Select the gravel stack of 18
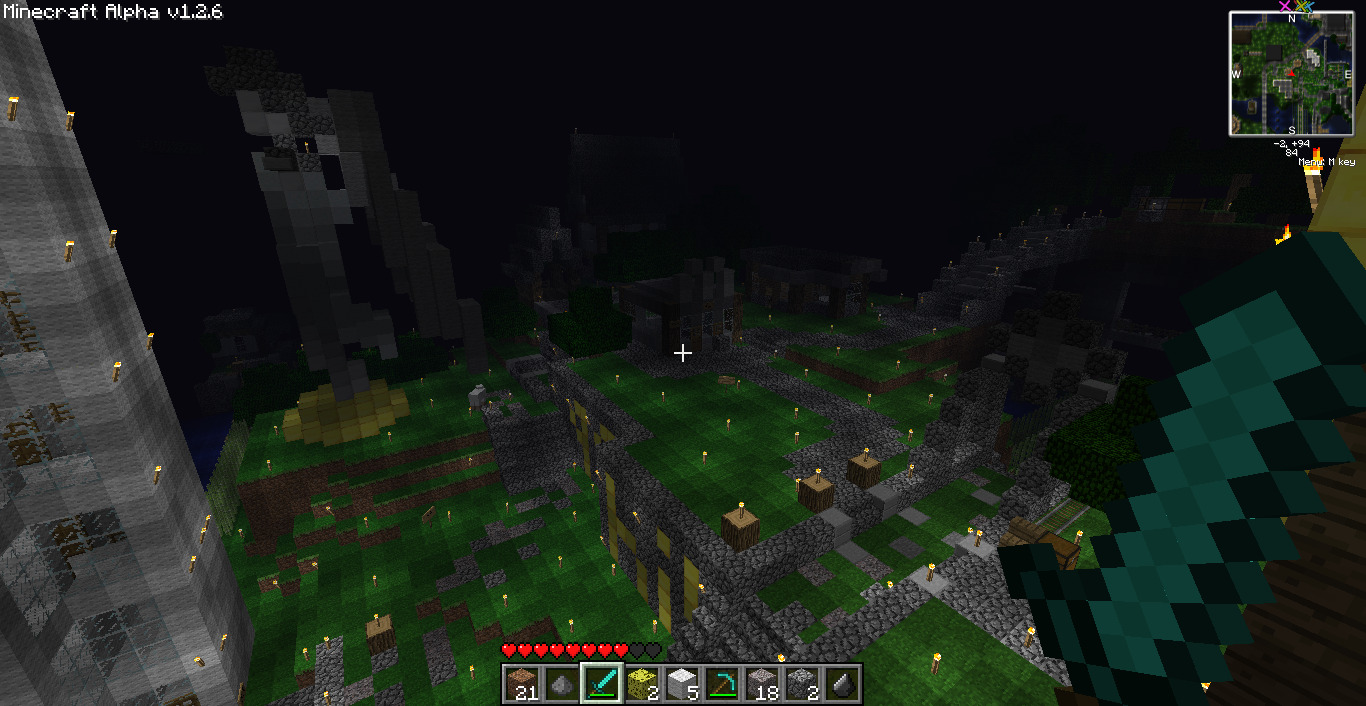Viewport: 1366px width, 706px height. pyautogui.click(x=762, y=684)
